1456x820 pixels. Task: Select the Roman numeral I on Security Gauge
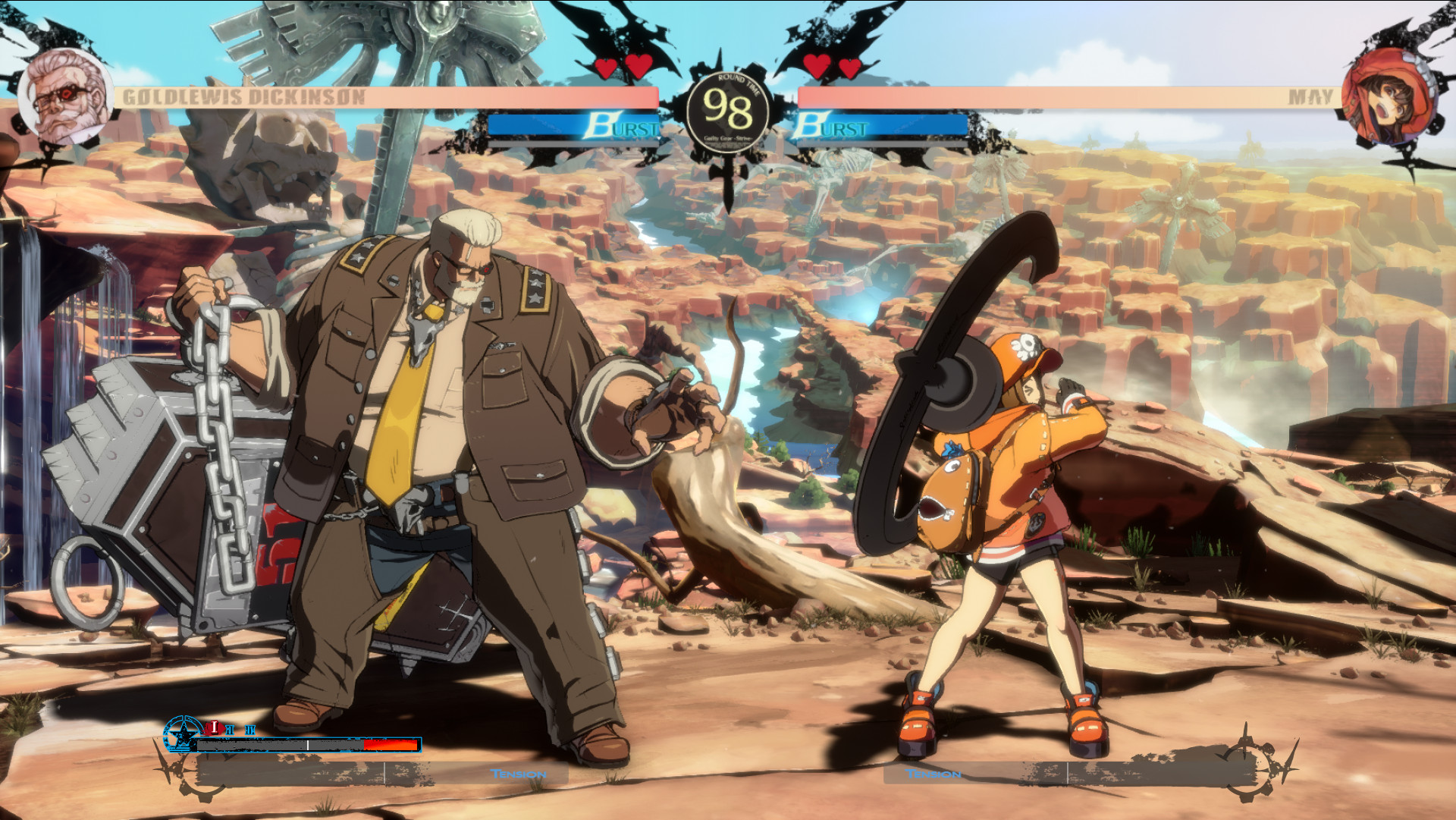(215, 727)
